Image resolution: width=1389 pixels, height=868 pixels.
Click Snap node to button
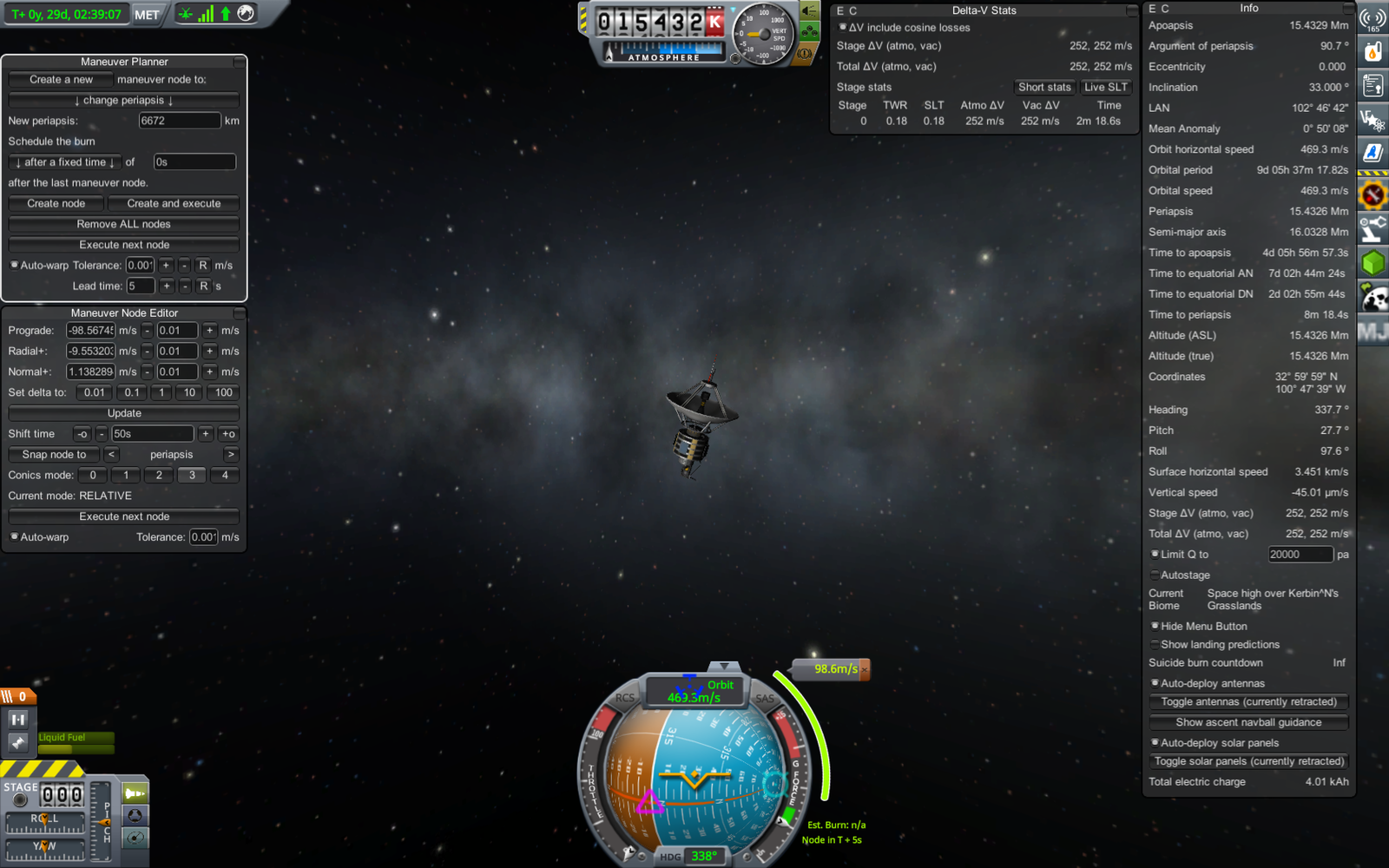point(54,455)
